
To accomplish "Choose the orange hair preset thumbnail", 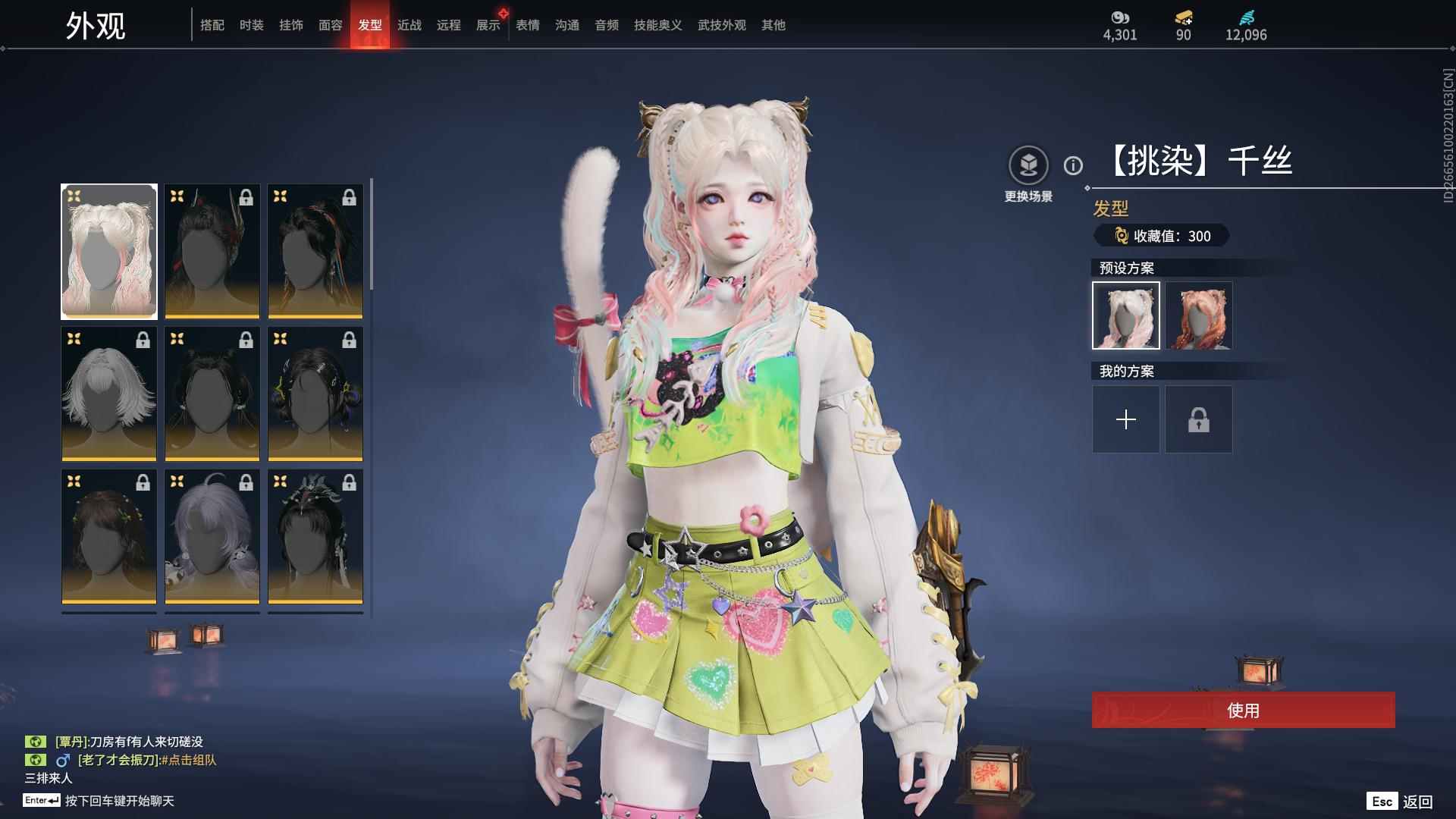I will [1199, 315].
